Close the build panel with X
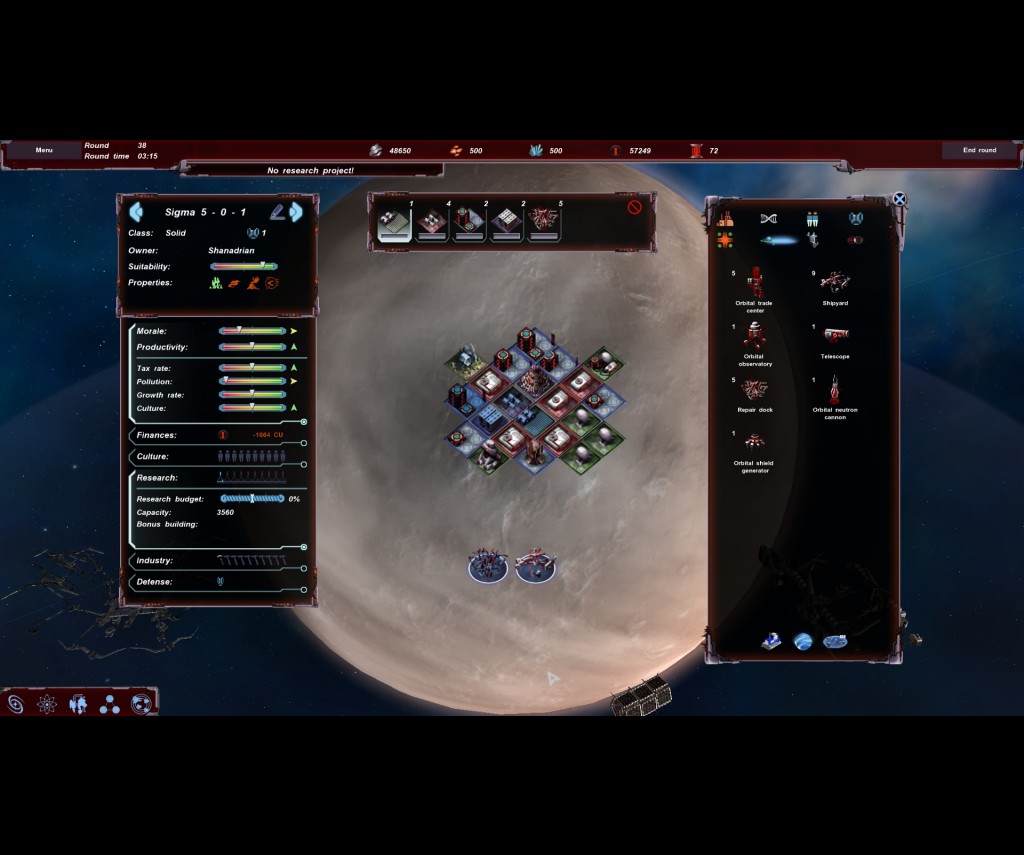1024x855 pixels. (x=899, y=199)
